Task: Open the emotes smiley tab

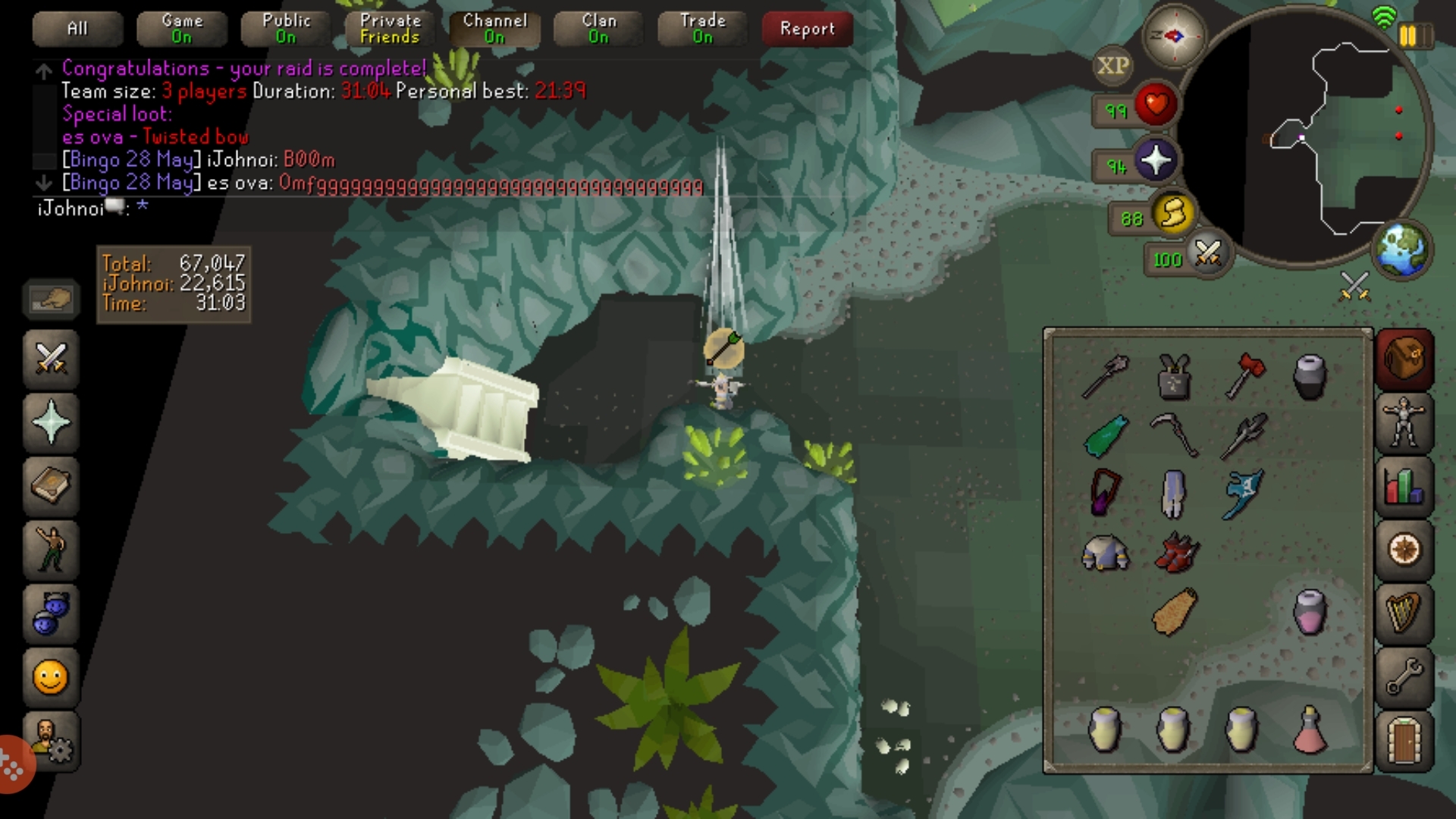Action: point(51,677)
